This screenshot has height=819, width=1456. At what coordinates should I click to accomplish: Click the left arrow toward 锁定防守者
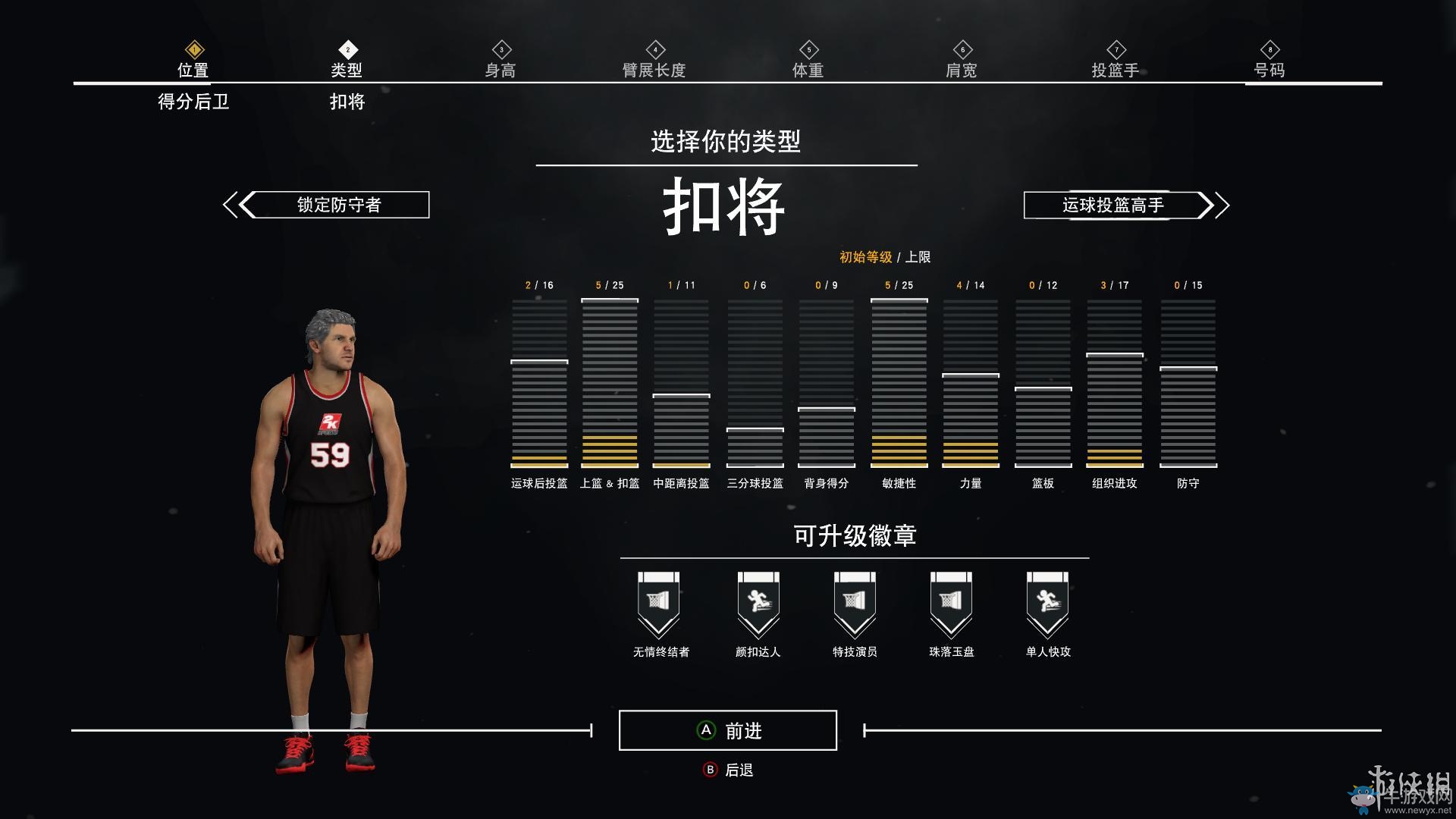click(x=236, y=204)
